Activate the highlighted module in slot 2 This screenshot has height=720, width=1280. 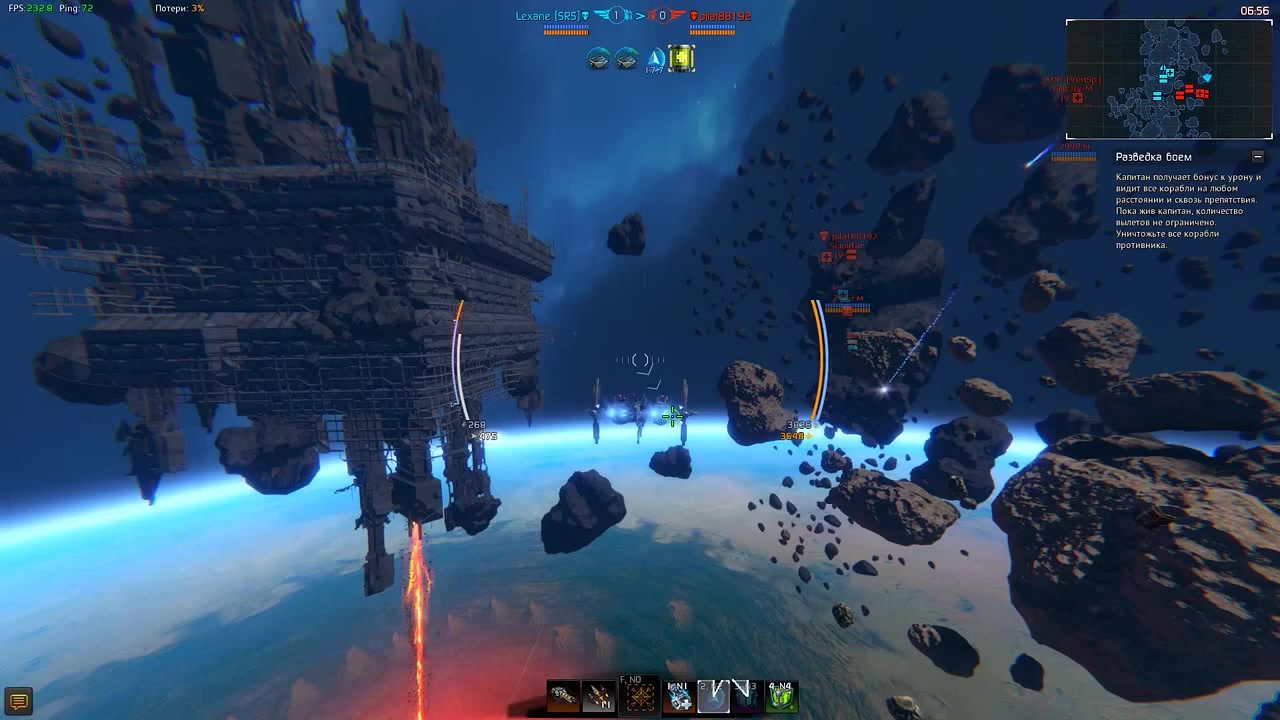[713, 696]
